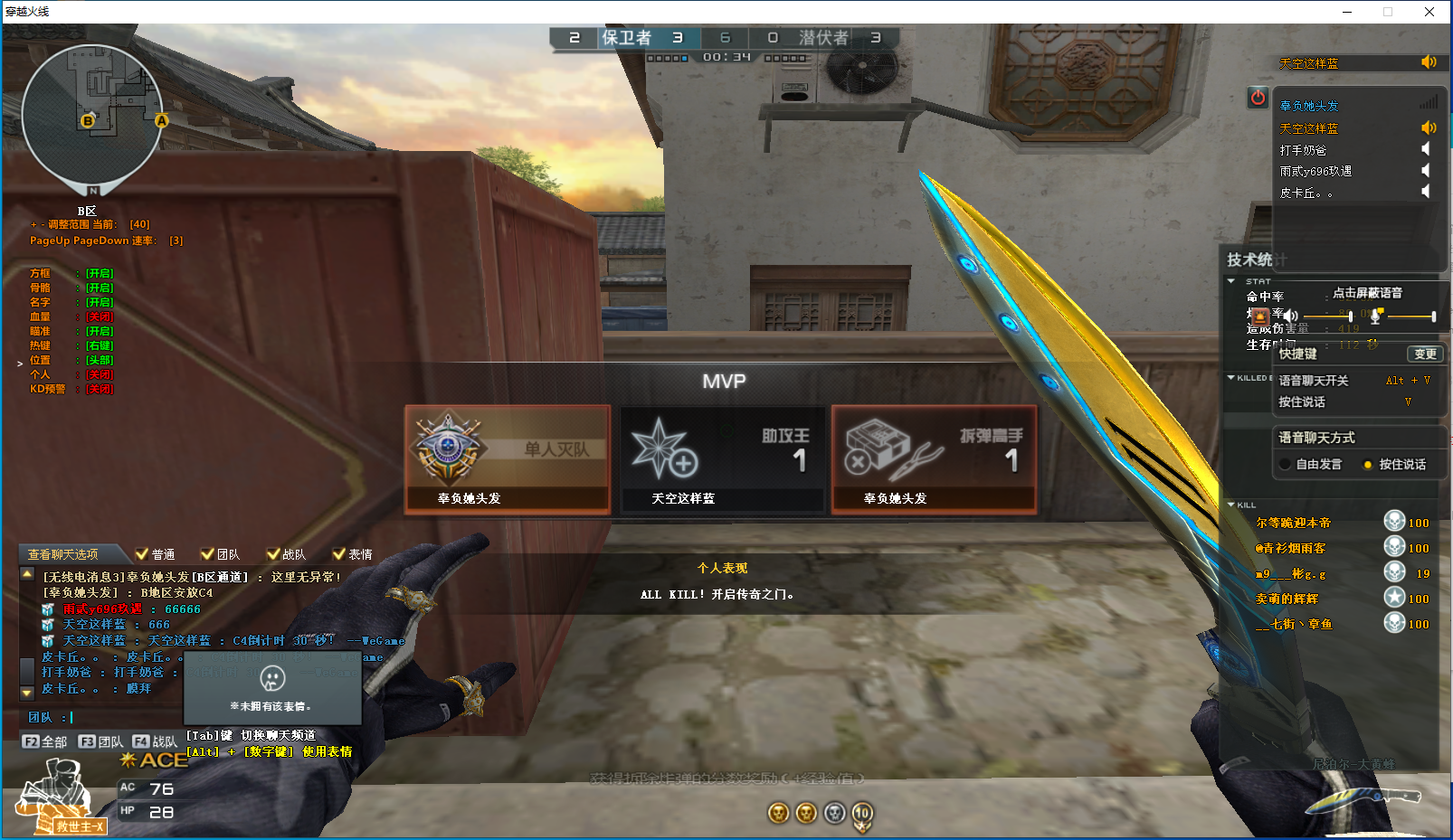Adjust the microphone volume slider handle

(x=1433, y=316)
